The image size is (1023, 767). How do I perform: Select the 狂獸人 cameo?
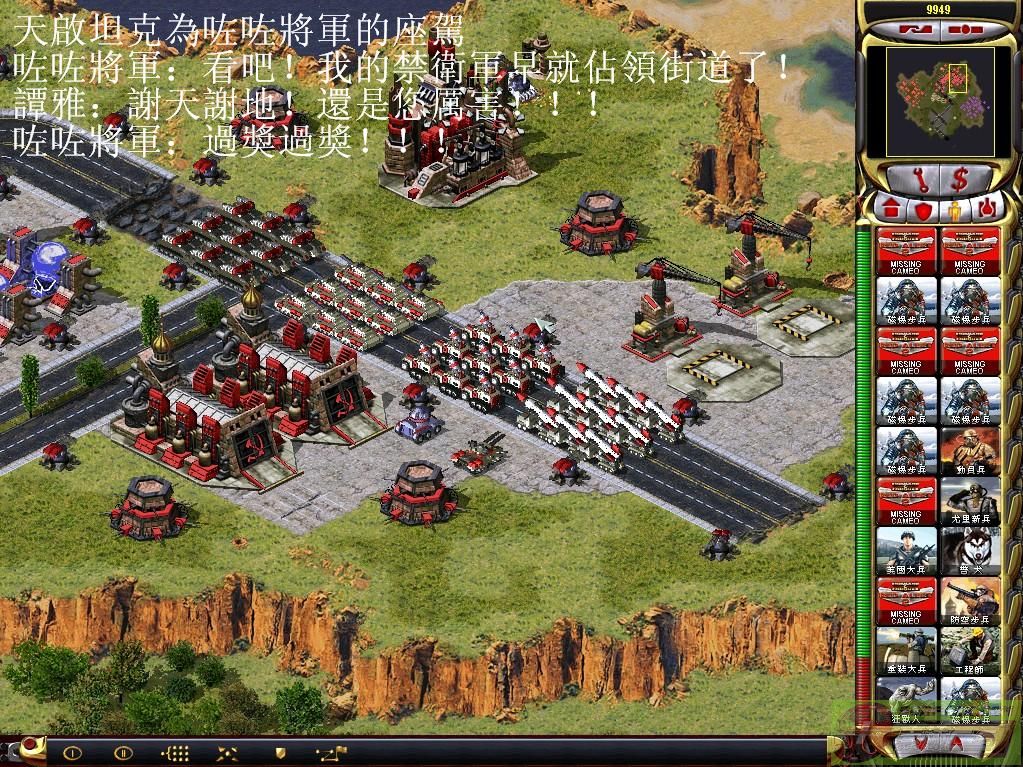click(x=906, y=700)
